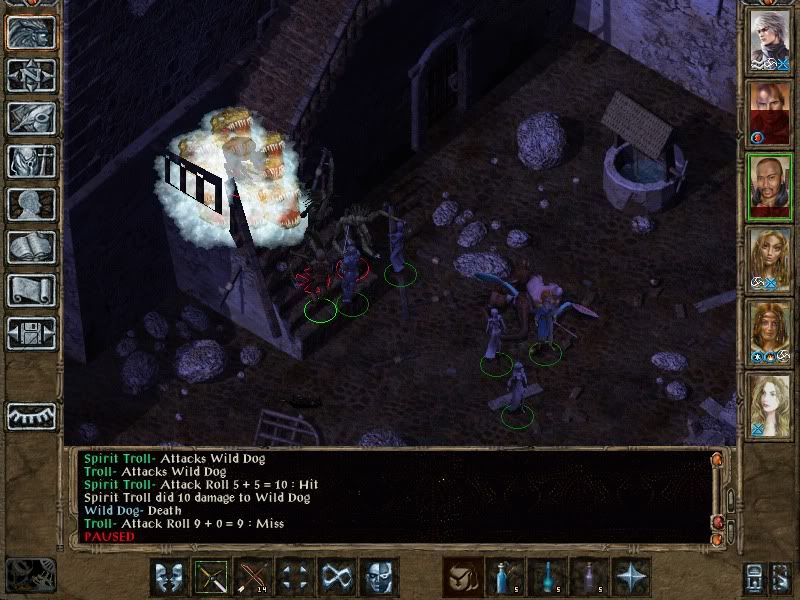The image size is (800, 600).
Task: Open the mage spellbook icon
Action: coord(31,247)
